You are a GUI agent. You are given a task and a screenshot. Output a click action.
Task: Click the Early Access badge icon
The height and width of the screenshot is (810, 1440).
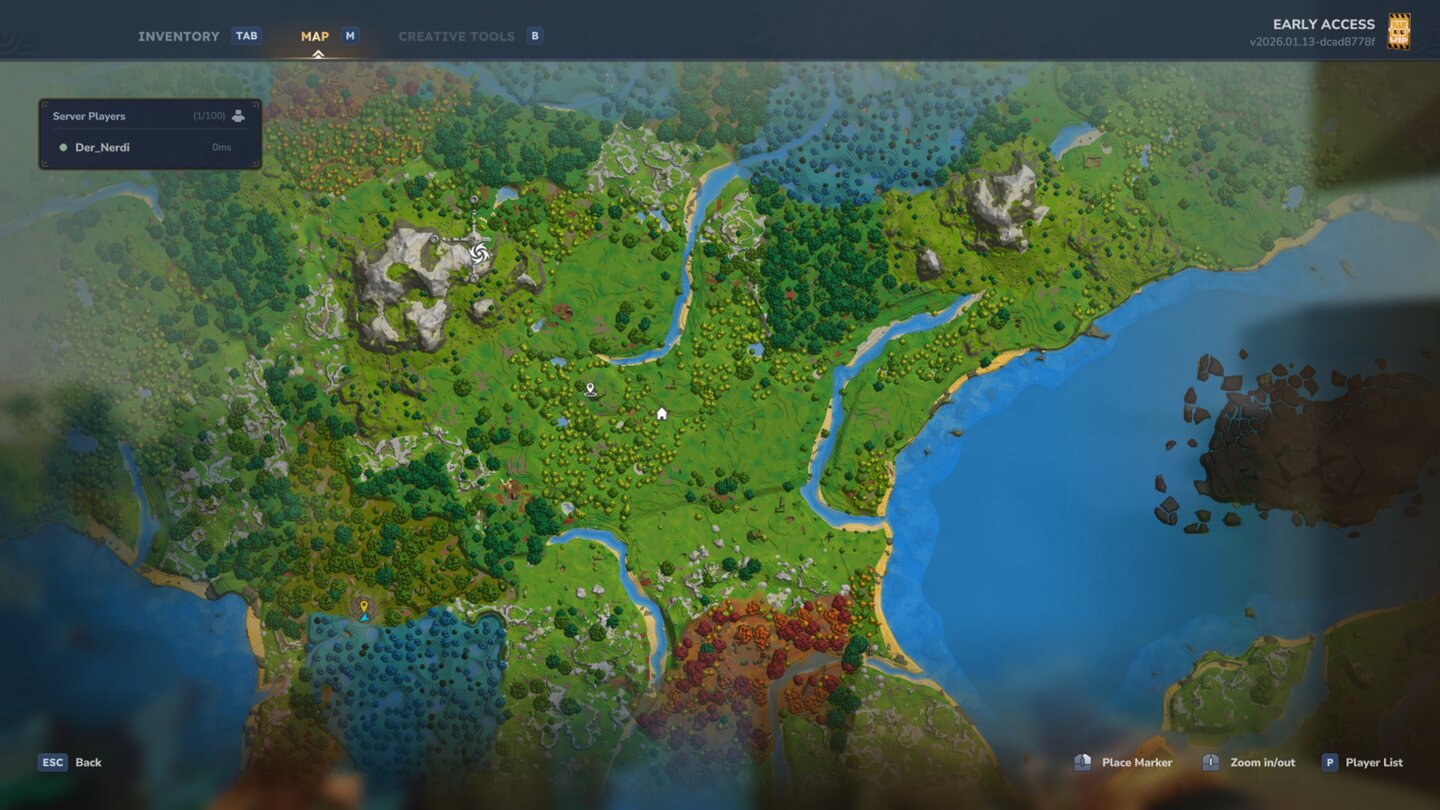click(1400, 30)
